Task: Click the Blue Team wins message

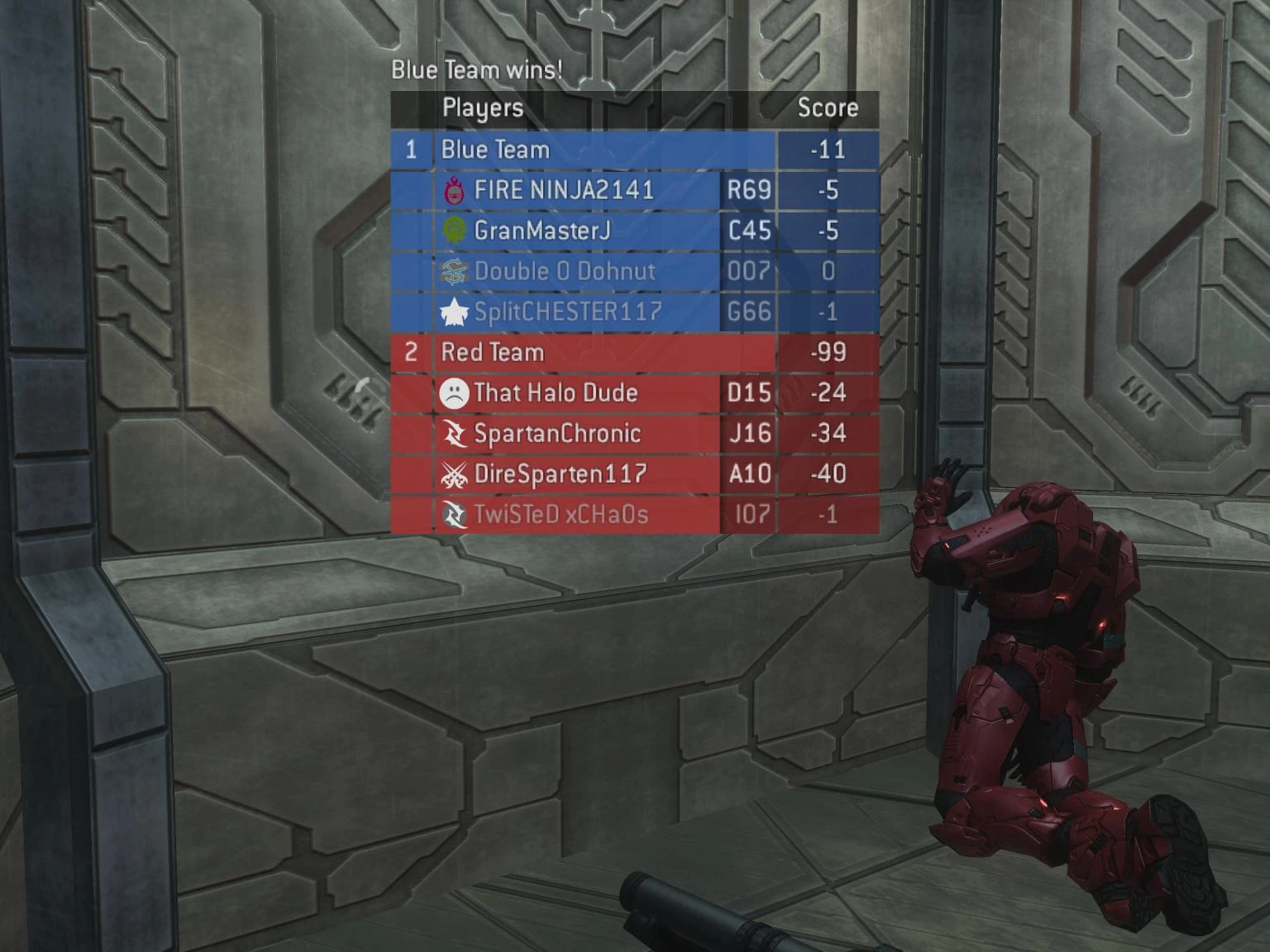Action: [x=476, y=69]
